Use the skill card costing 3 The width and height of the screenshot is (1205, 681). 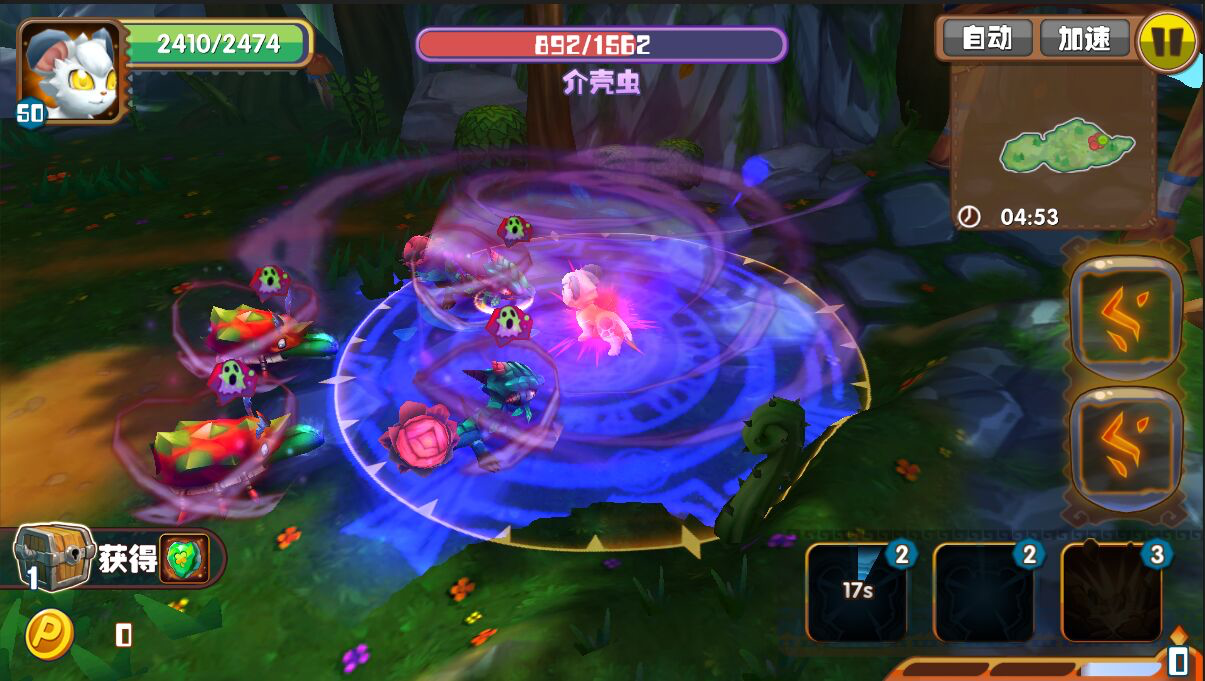point(1111,592)
